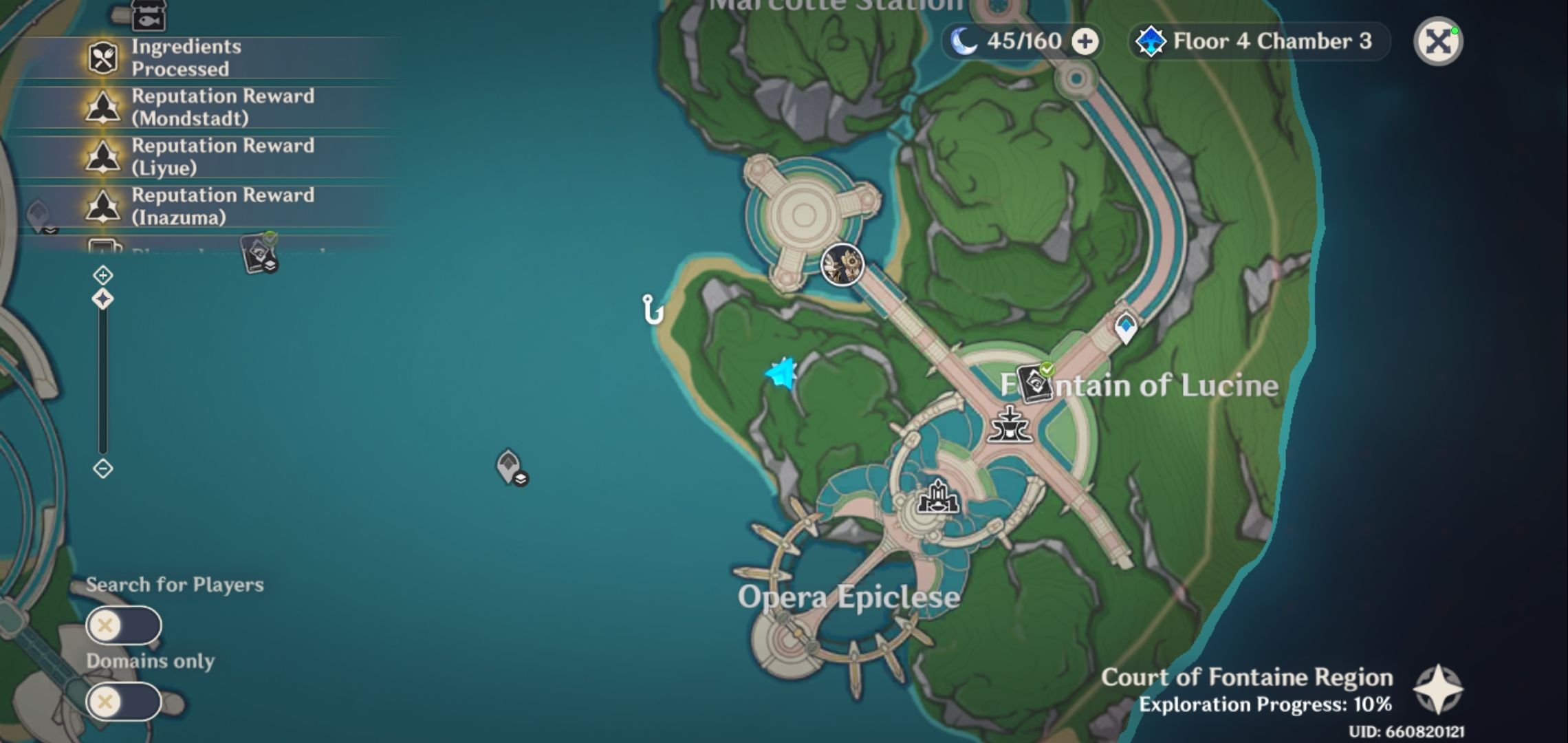Enable the Domains only toggle
The width and height of the screenshot is (1568, 743).
point(125,703)
